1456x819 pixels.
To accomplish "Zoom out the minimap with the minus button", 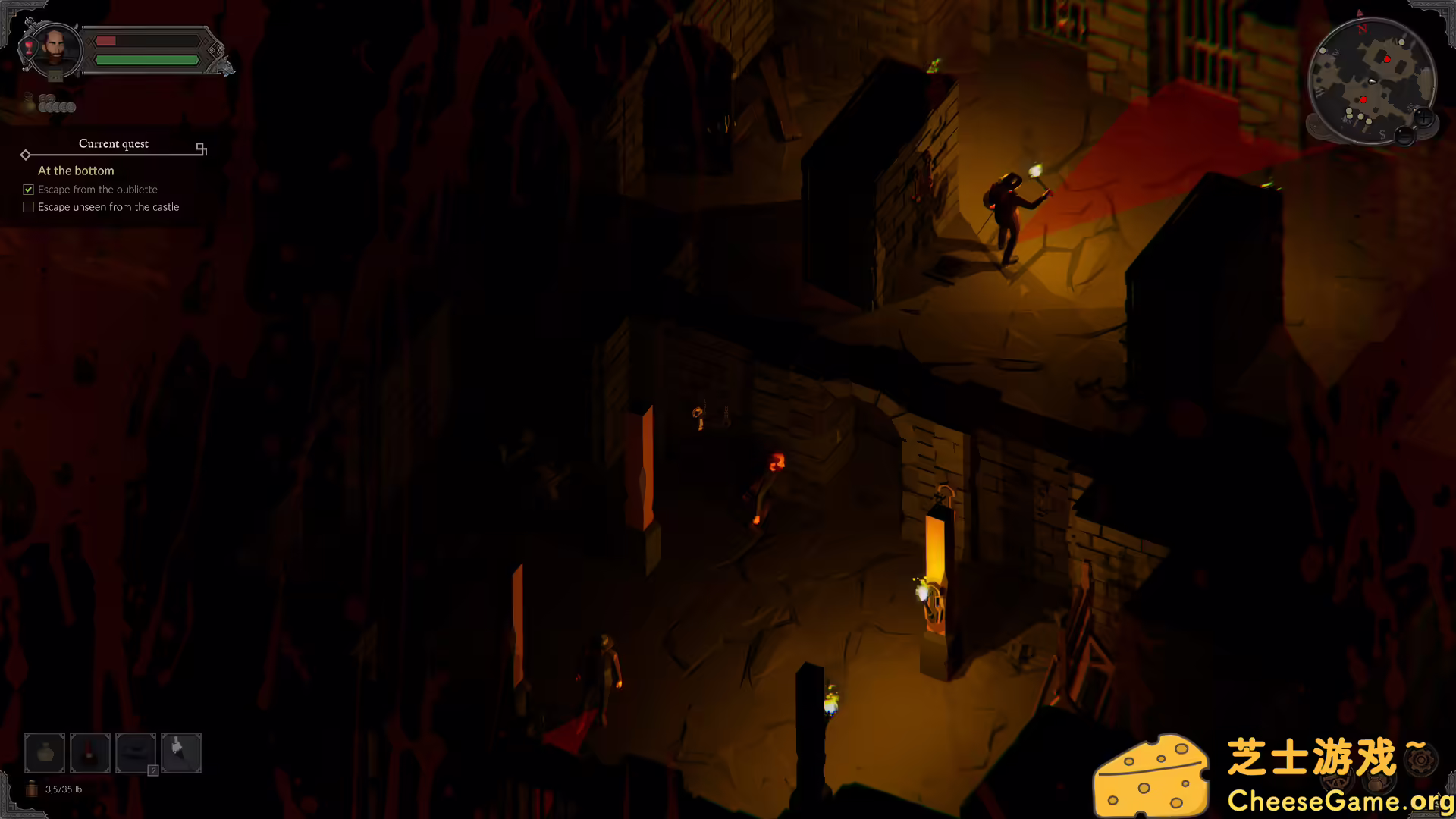I will (x=1404, y=136).
